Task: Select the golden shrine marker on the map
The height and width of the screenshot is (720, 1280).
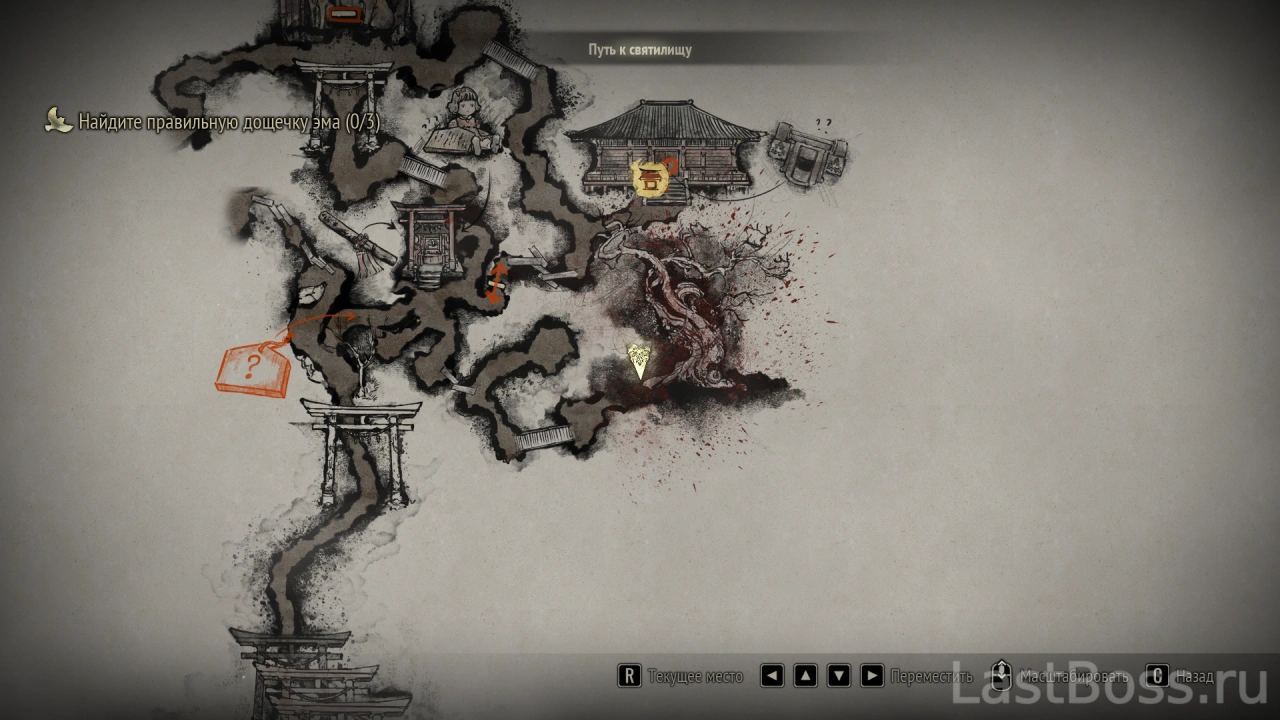Action: (x=650, y=179)
